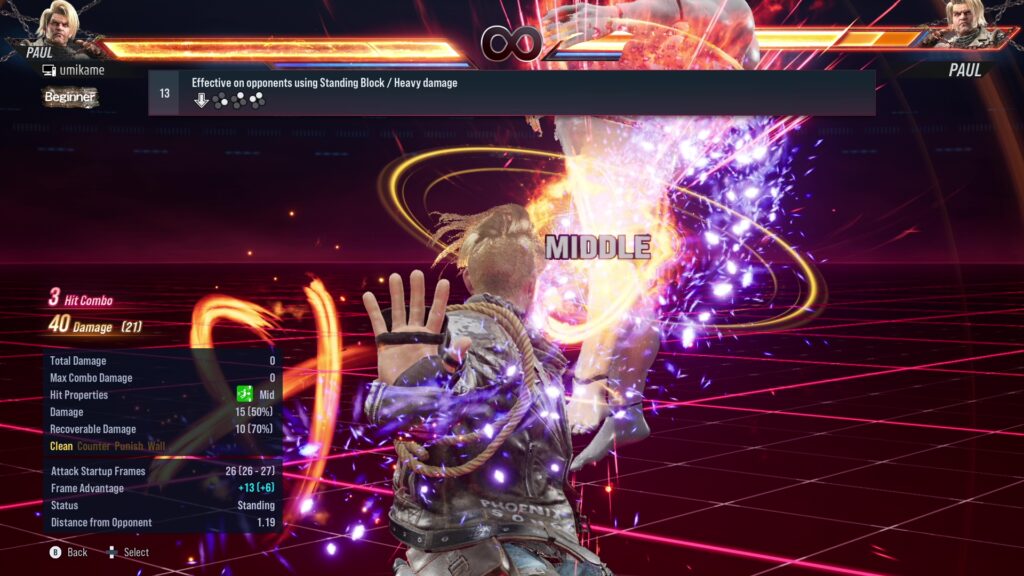Choose the Wall hit tab
This screenshot has width=1024, height=576.
pyautogui.click(x=157, y=446)
